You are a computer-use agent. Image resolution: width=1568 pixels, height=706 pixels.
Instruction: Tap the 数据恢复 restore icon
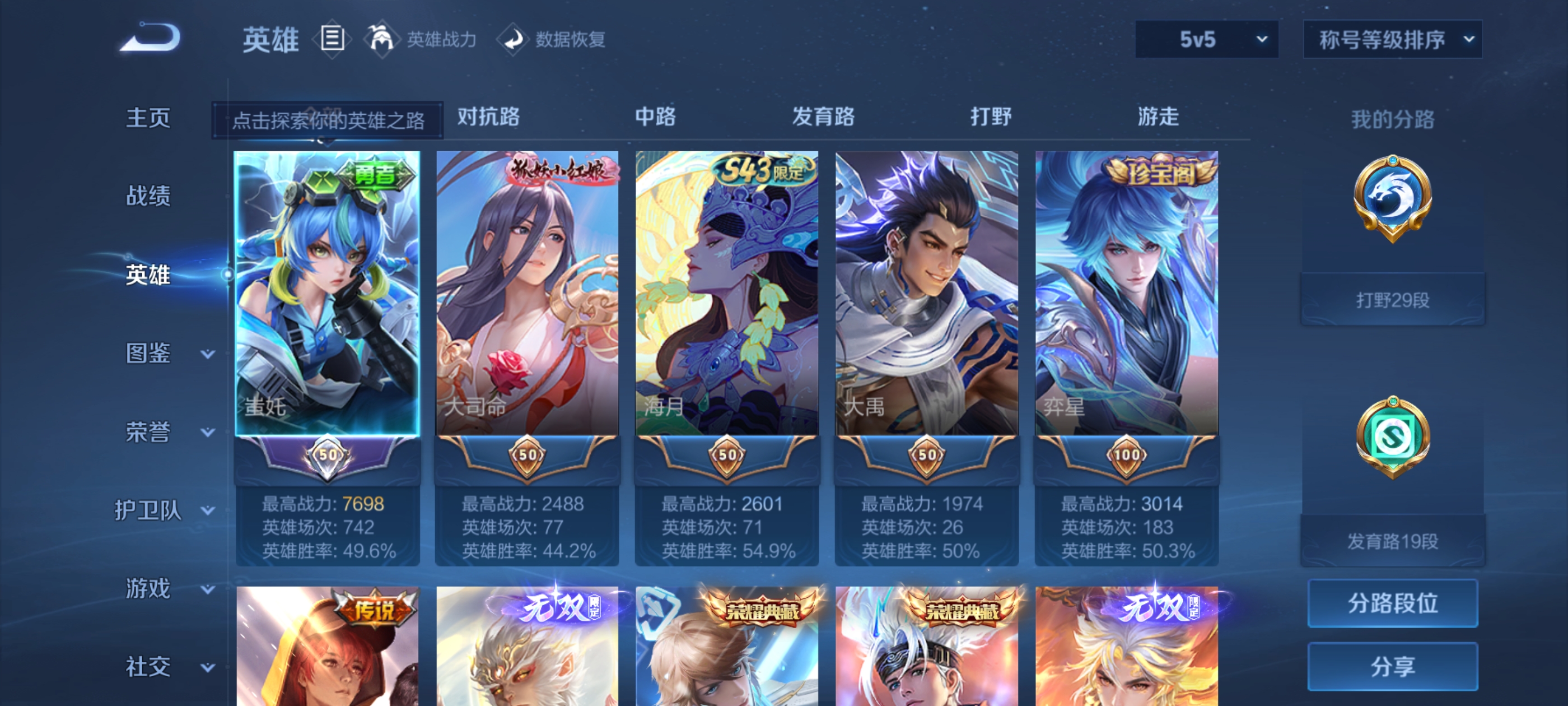[x=514, y=38]
